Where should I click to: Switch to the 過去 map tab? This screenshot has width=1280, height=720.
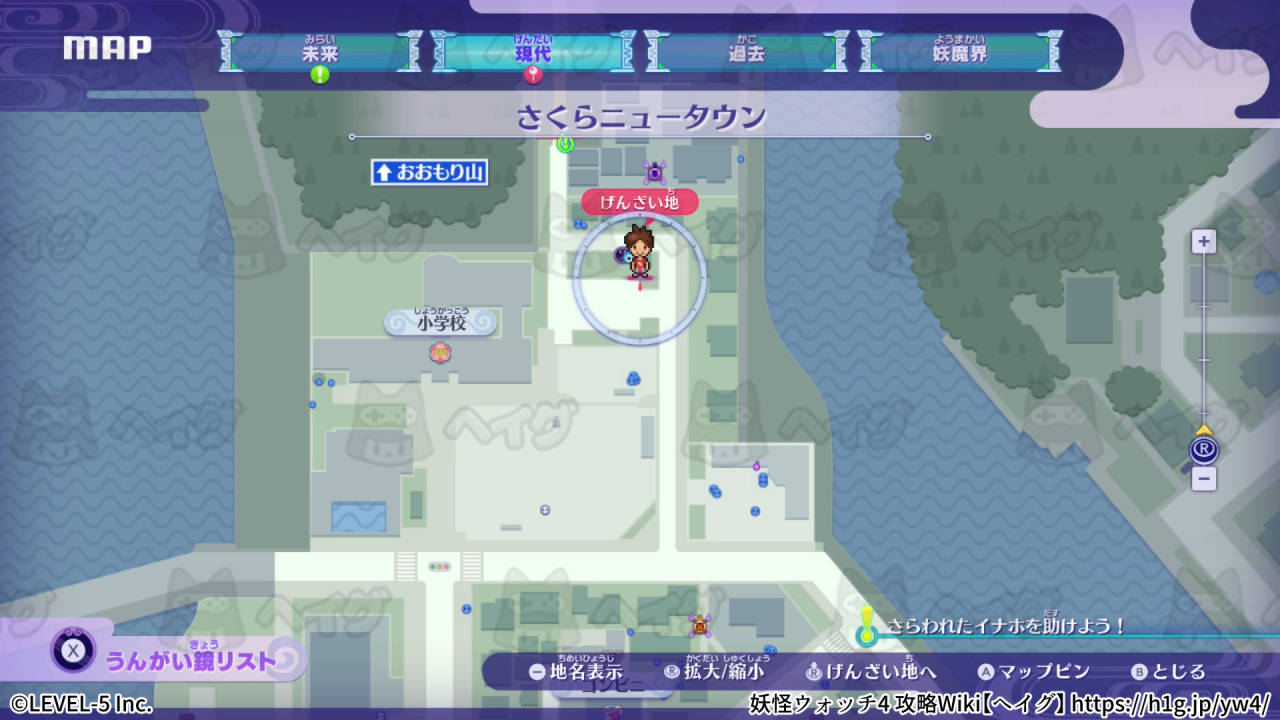pyautogui.click(x=746, y=55)
